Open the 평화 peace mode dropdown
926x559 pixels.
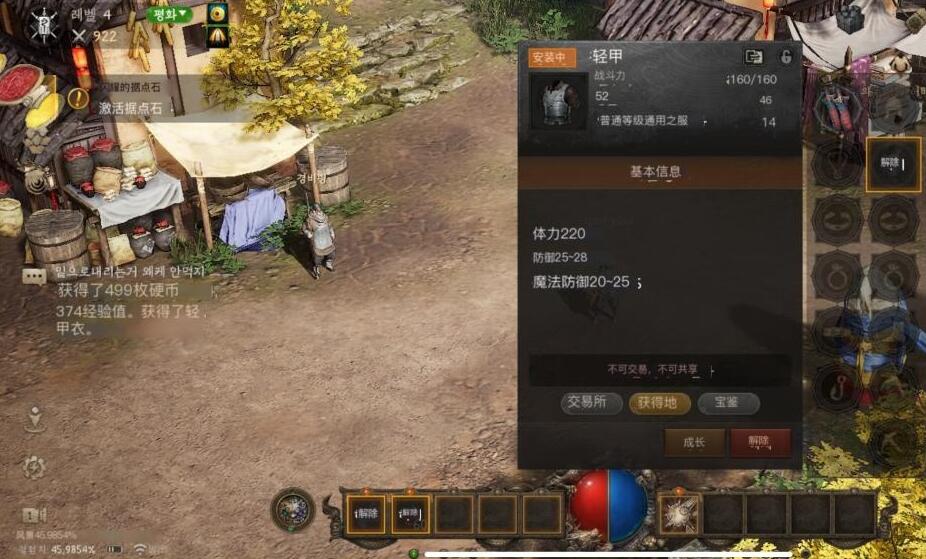[x=170, y=15]
